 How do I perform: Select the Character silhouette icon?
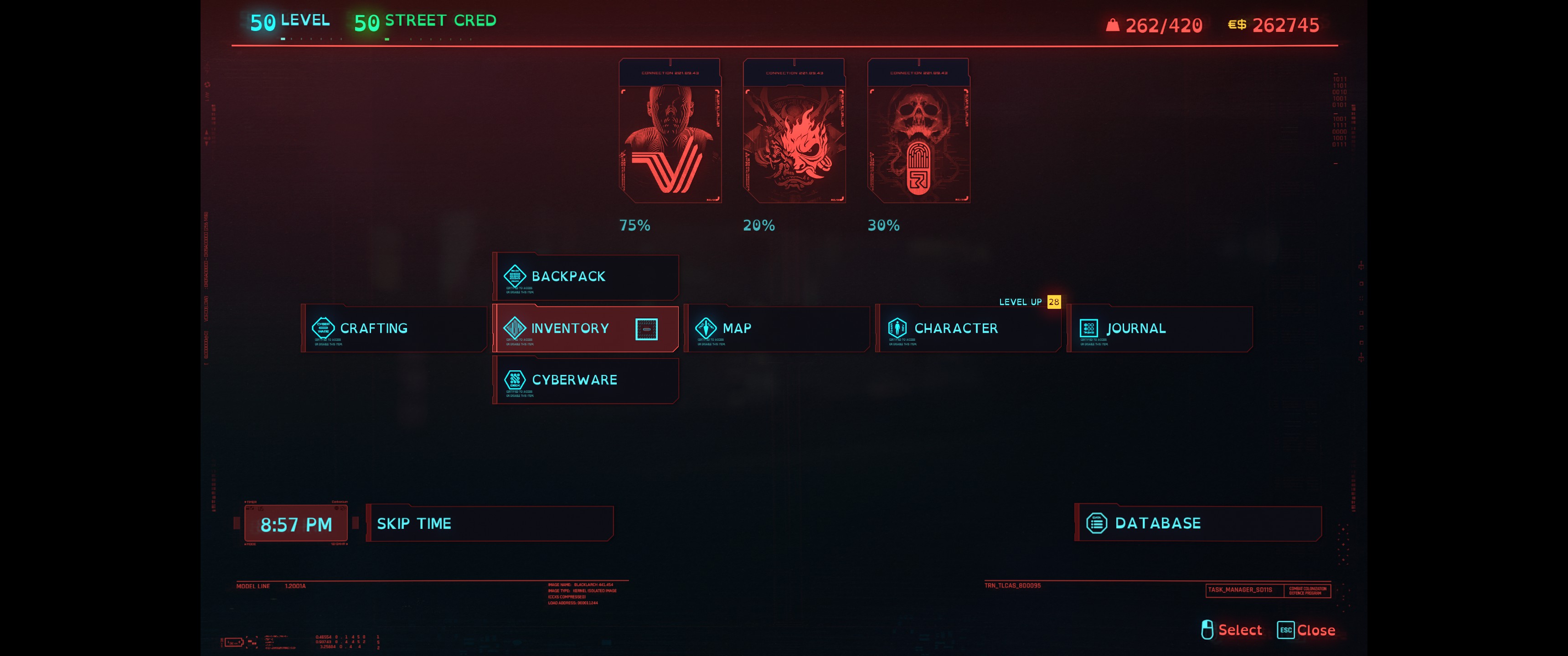click(x=898, y=328)
